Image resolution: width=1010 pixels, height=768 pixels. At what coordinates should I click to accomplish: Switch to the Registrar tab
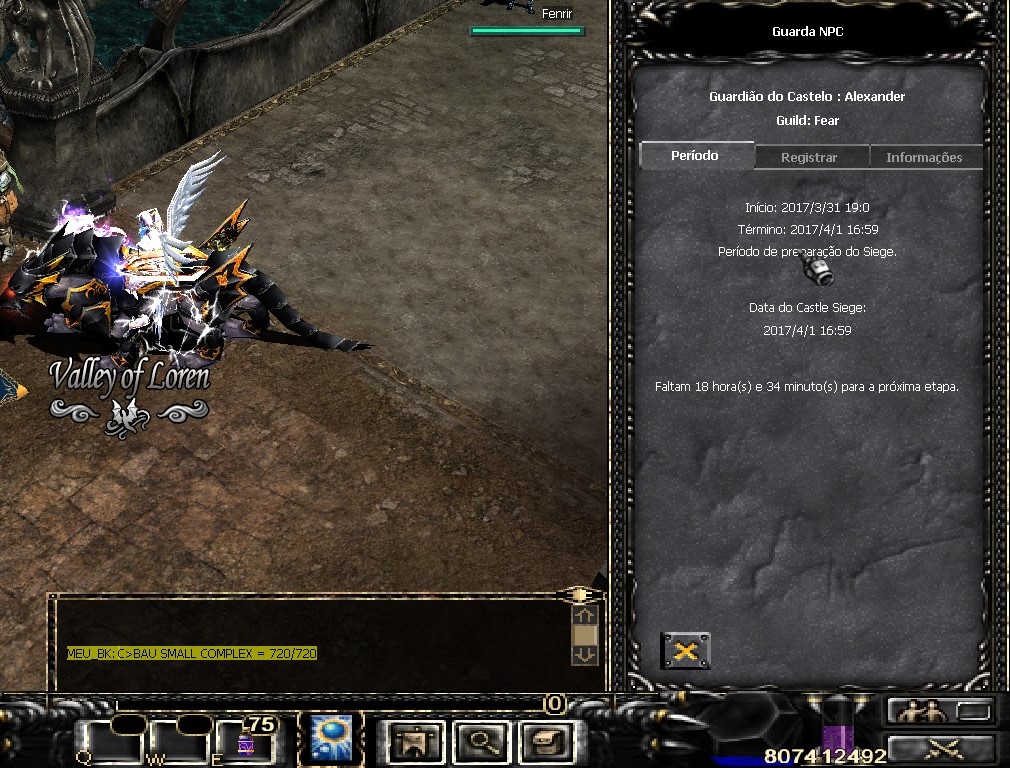[x=809, y=157]
